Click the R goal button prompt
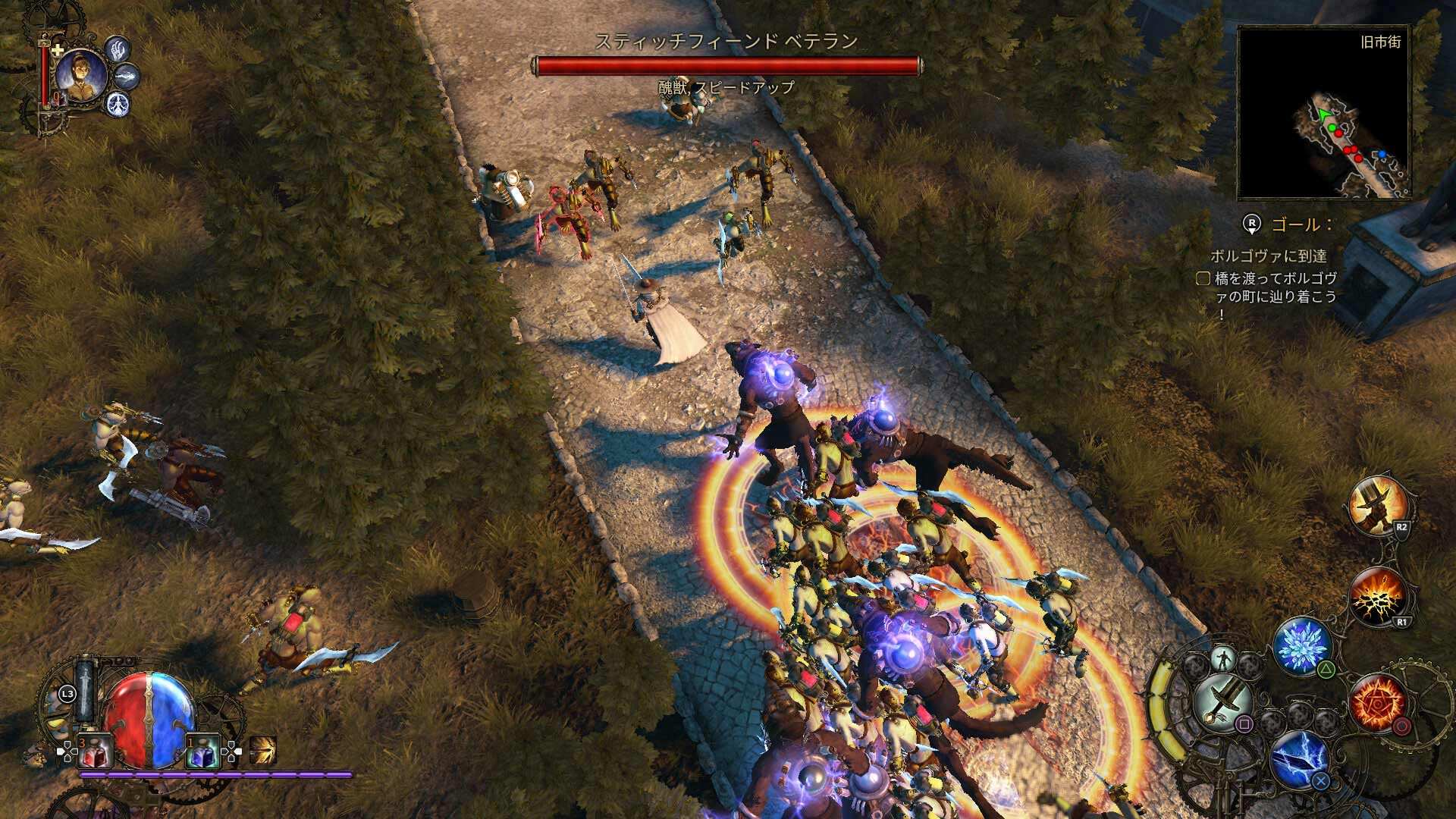Image resolution: width=1456 pixels, height=819 pixels. (x=1251, y=223)
